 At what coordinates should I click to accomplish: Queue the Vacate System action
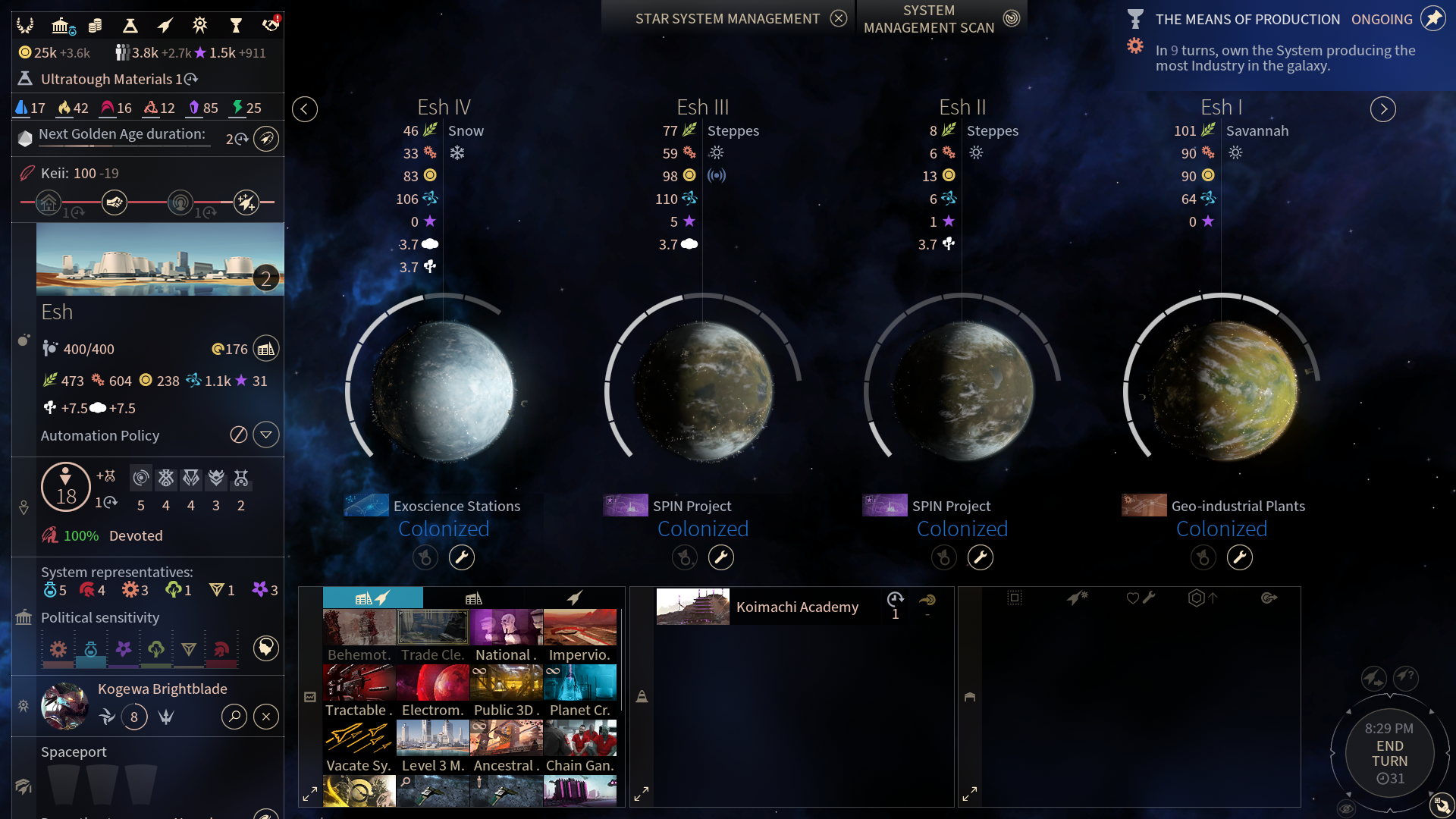[359, 746]
